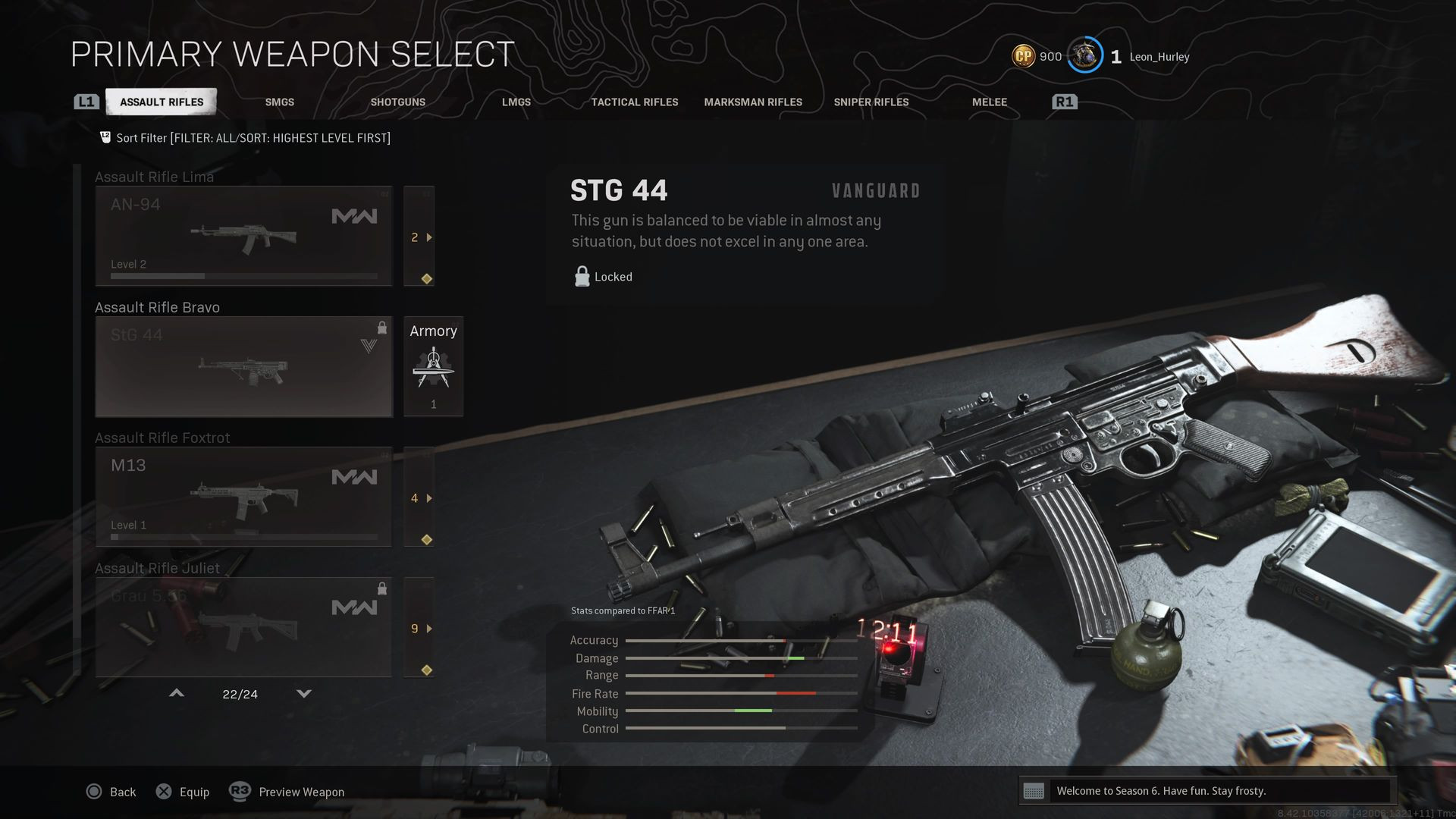
Task: Show the LMGs category
Action: (x=516, y=102)
